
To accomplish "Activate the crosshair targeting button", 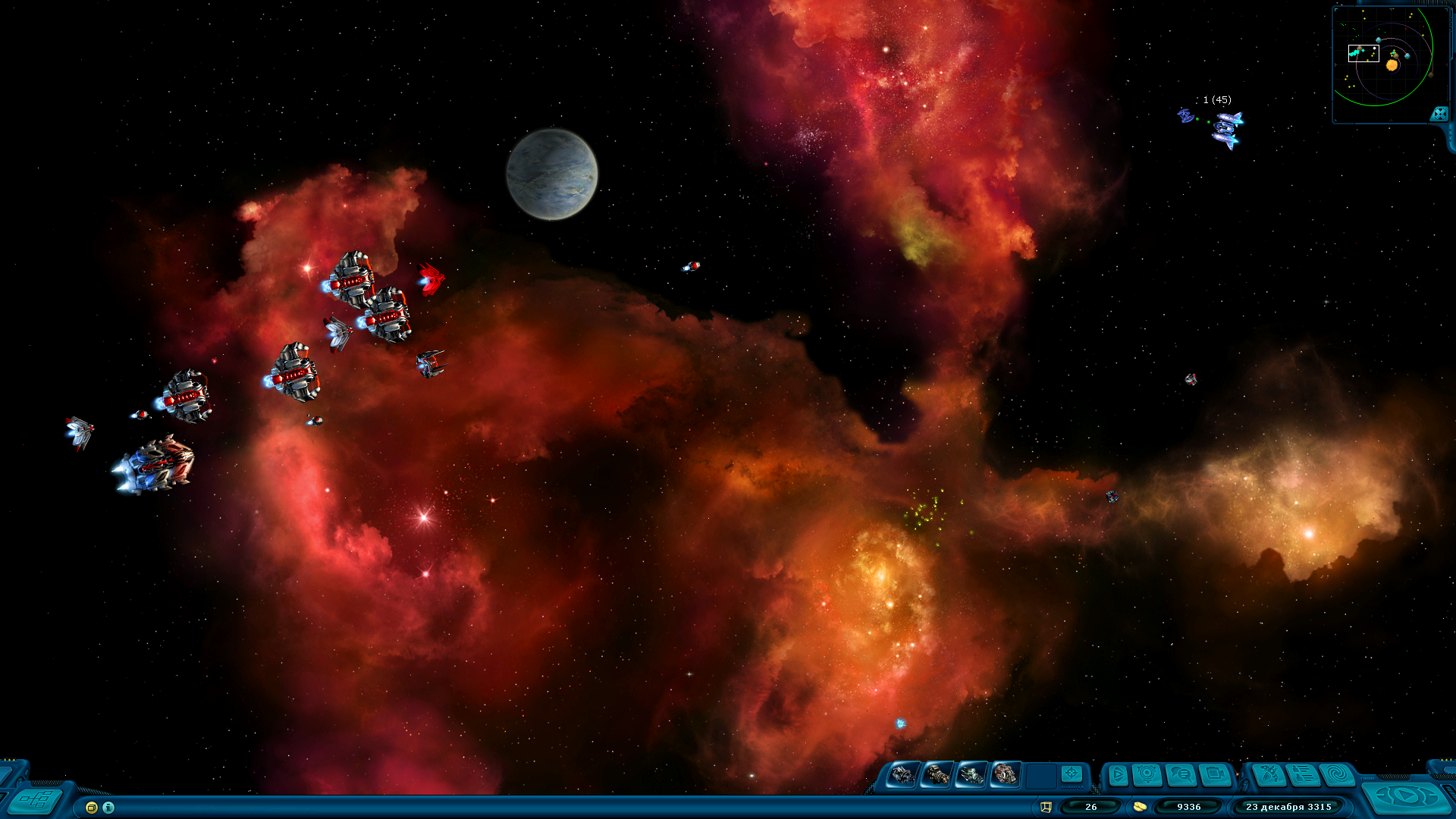I will 1072,773.
